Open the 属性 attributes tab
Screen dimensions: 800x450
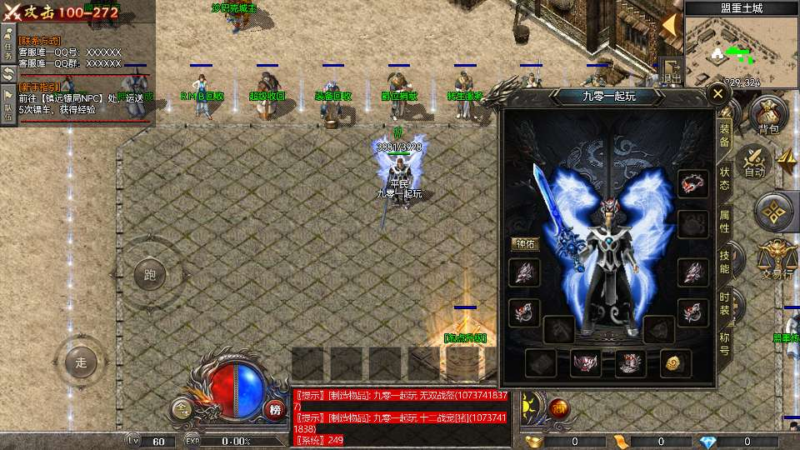click(x=725, y=221)
